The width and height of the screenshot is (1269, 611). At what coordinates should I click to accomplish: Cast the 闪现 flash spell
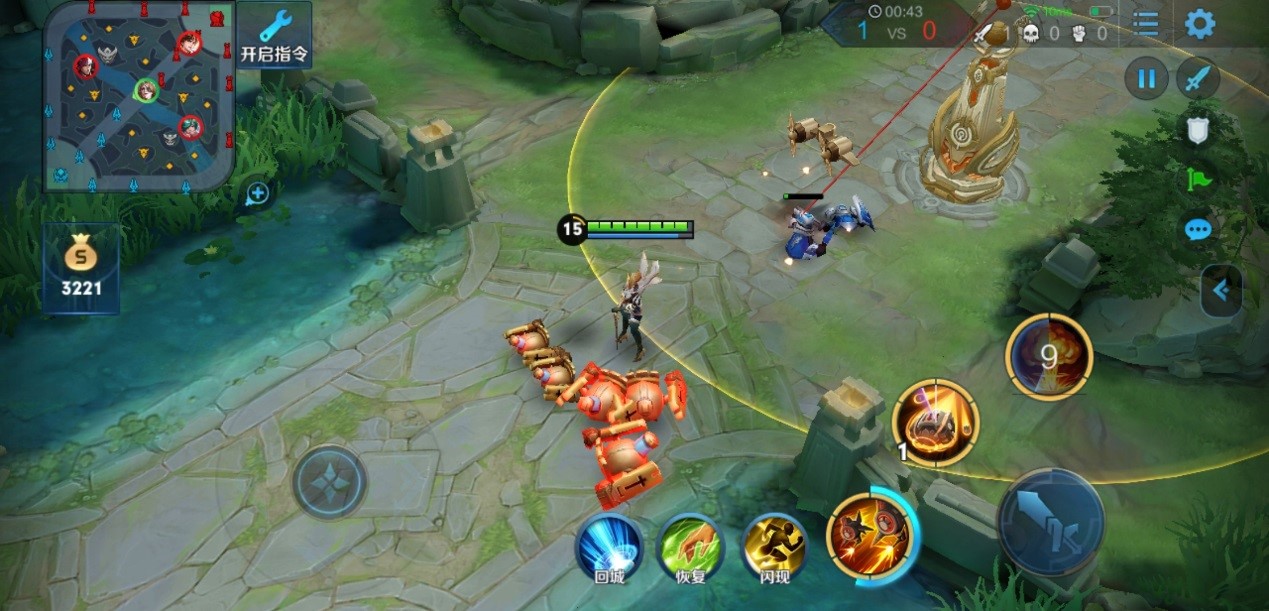(x=774, y=549)
